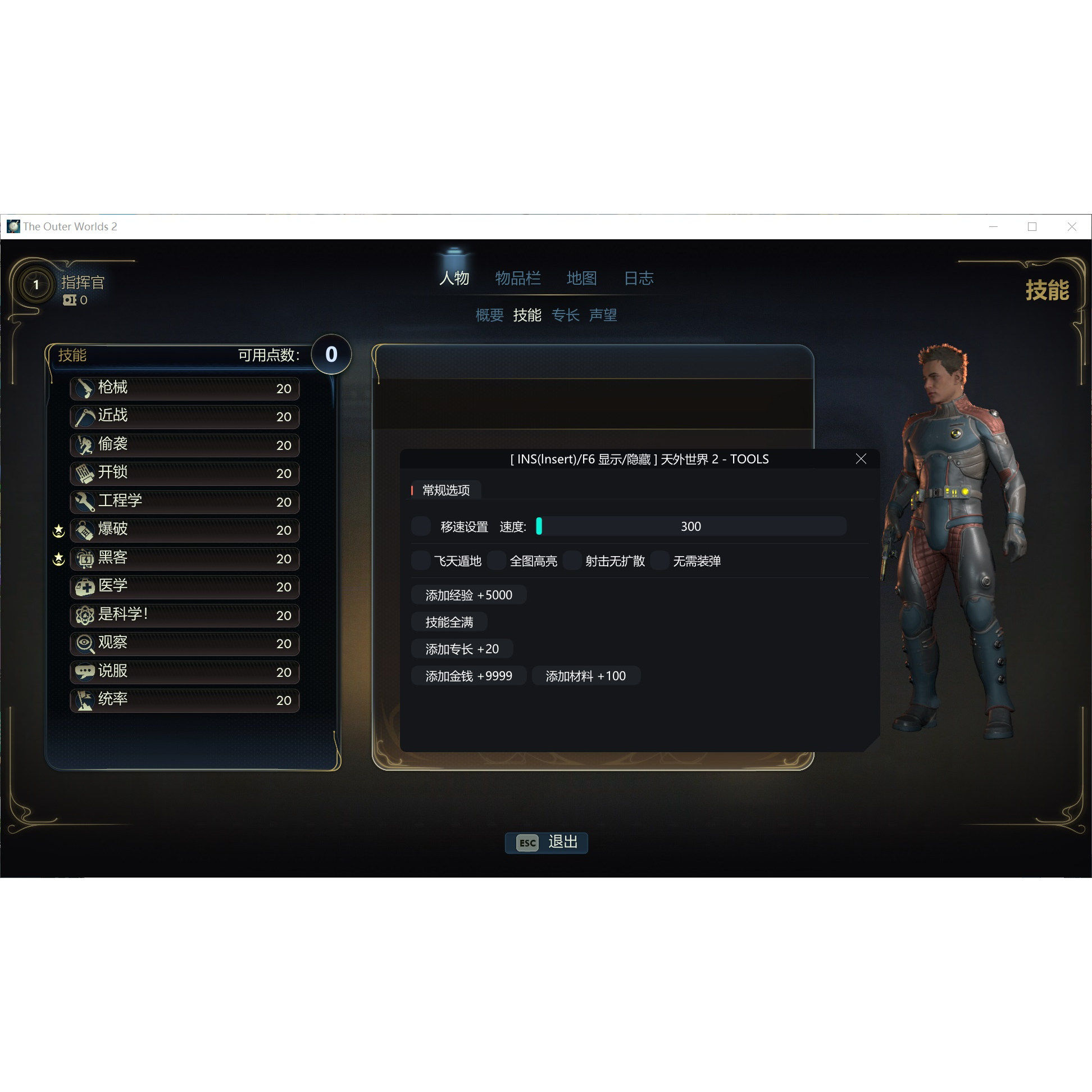
Task: Click the 添加经验 +5000 button
Action: tap(468, 595)
